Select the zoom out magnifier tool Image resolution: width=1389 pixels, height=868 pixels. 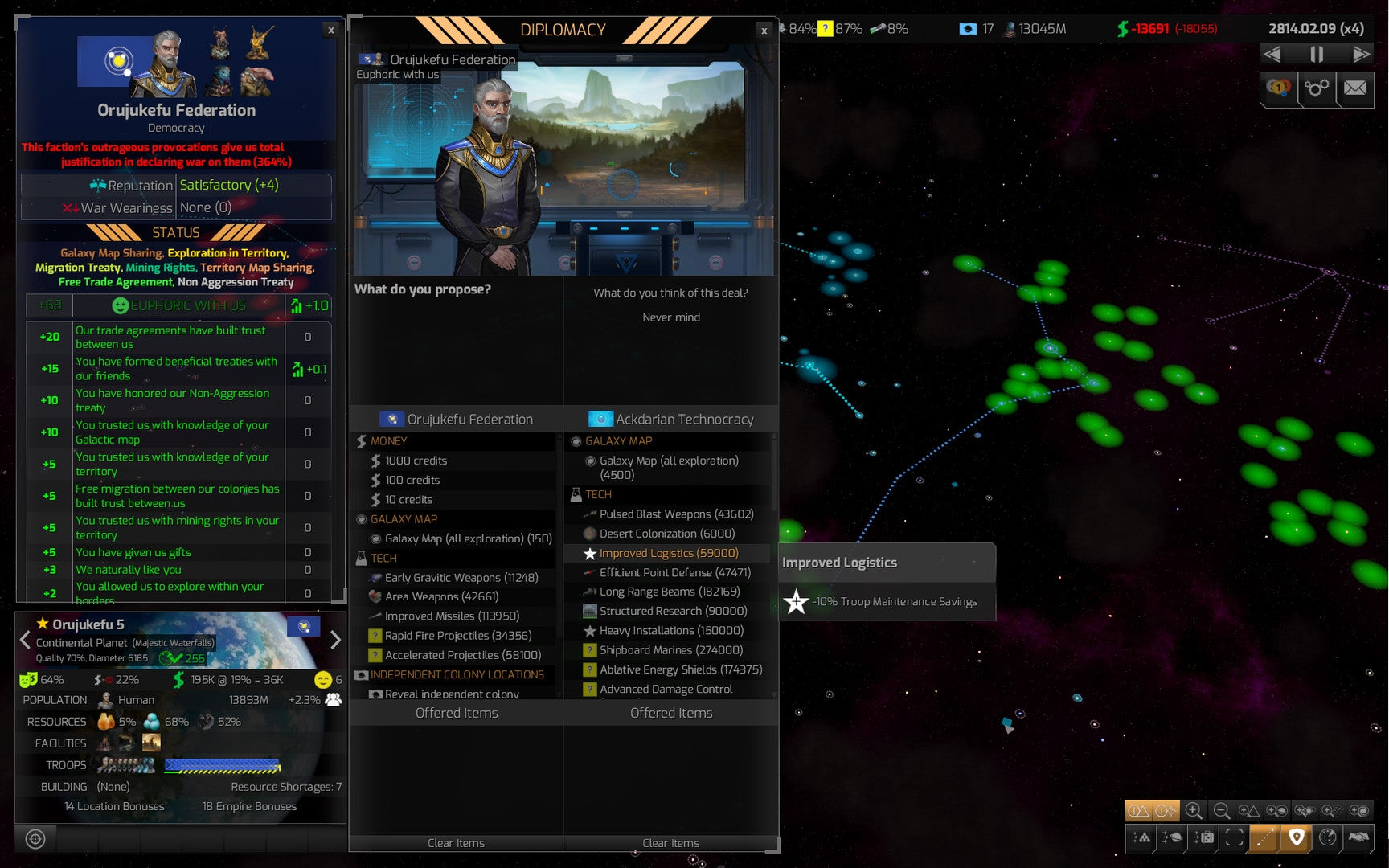click(x=1222, y=812)
